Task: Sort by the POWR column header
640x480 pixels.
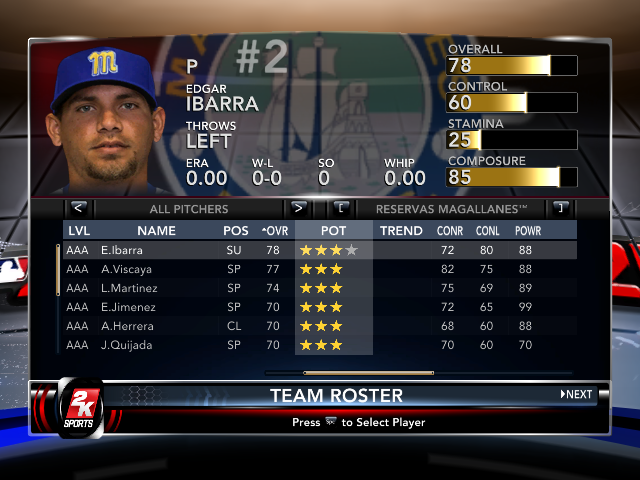Action: [528, 231]
